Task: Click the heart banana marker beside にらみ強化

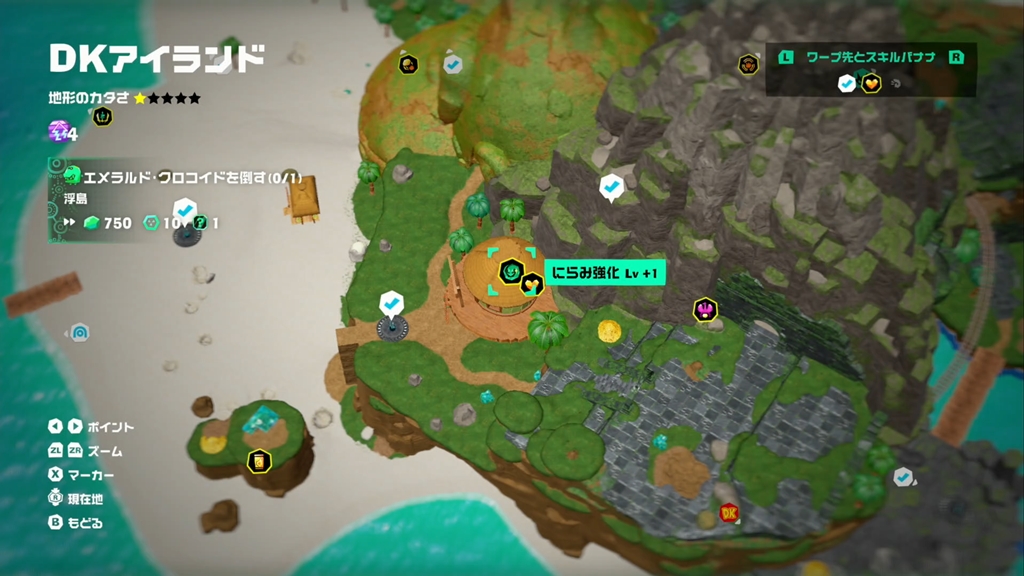Action: point(532,284)
